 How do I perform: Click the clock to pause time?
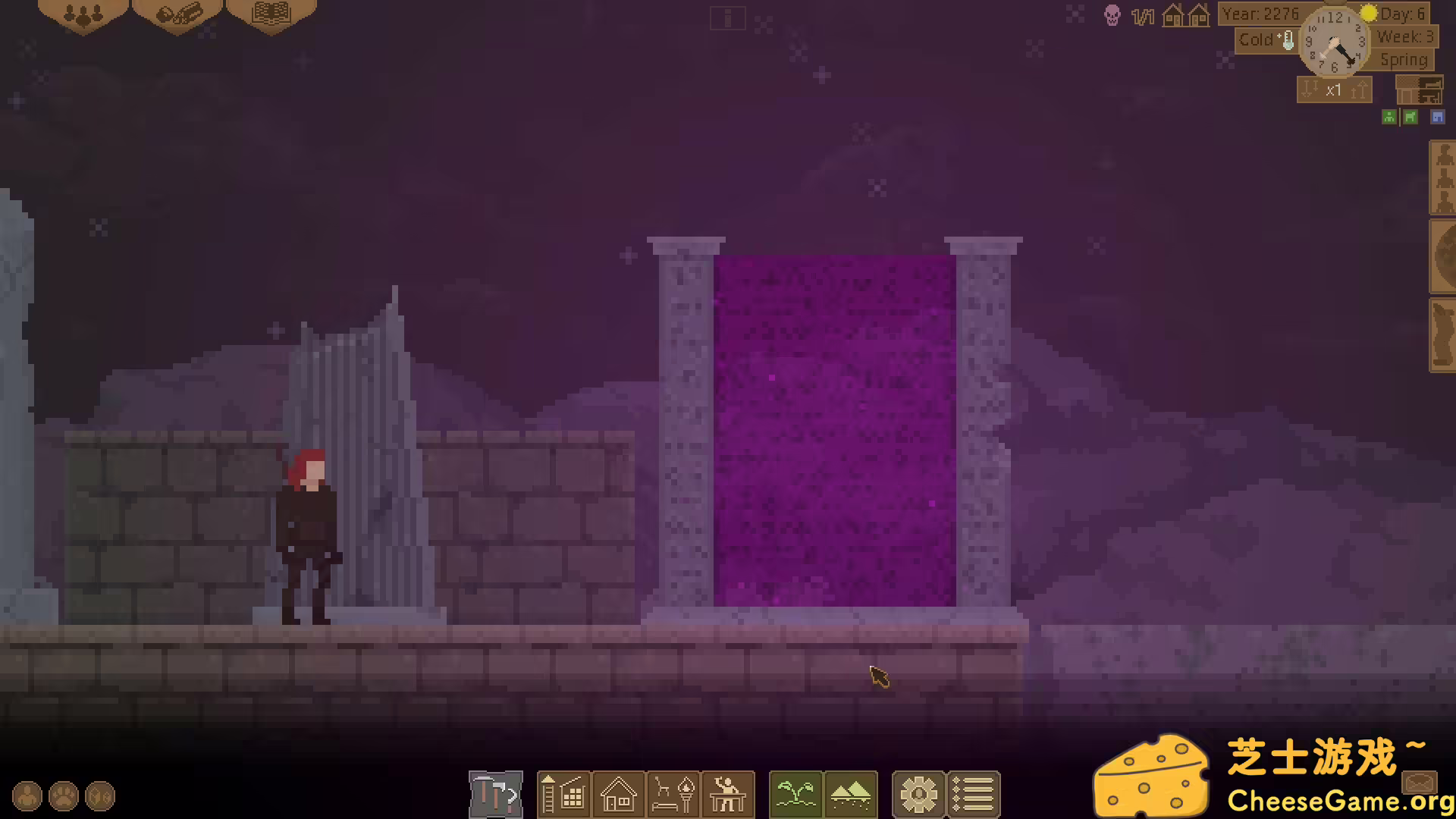click(x=1336, y=43)
